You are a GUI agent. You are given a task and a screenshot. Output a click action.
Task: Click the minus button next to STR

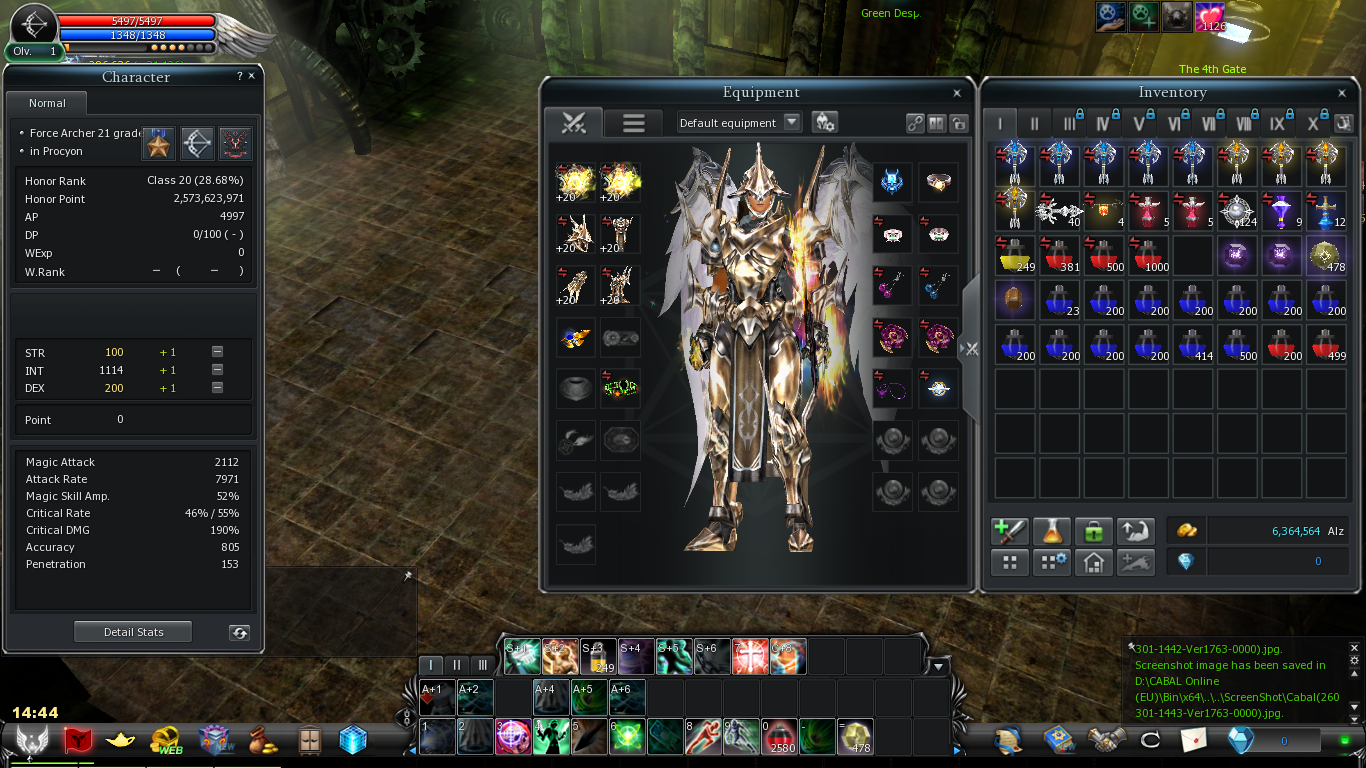217,352
